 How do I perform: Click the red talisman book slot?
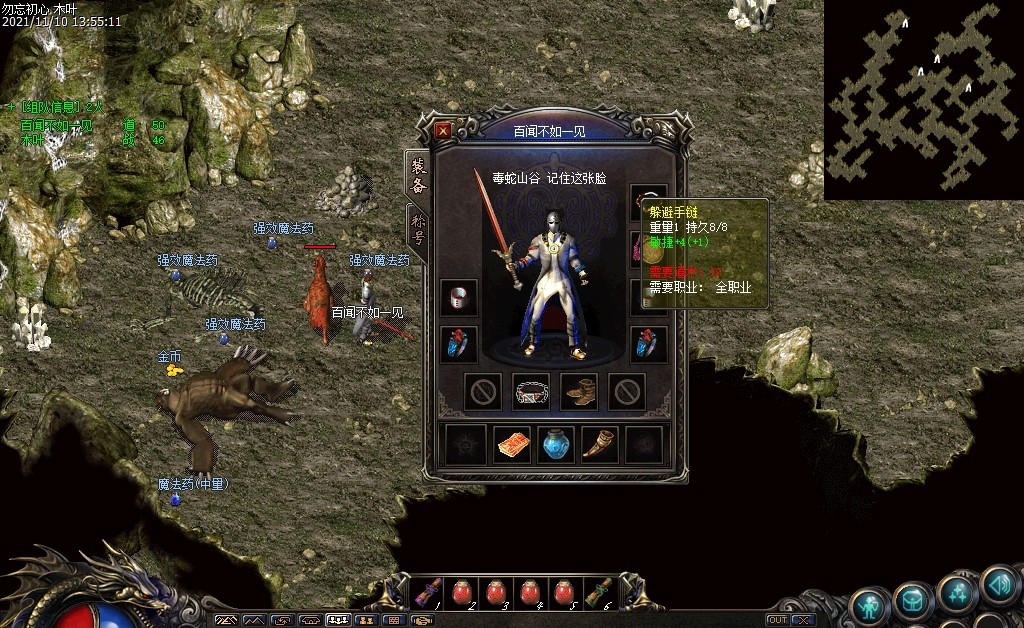point(512,445)
